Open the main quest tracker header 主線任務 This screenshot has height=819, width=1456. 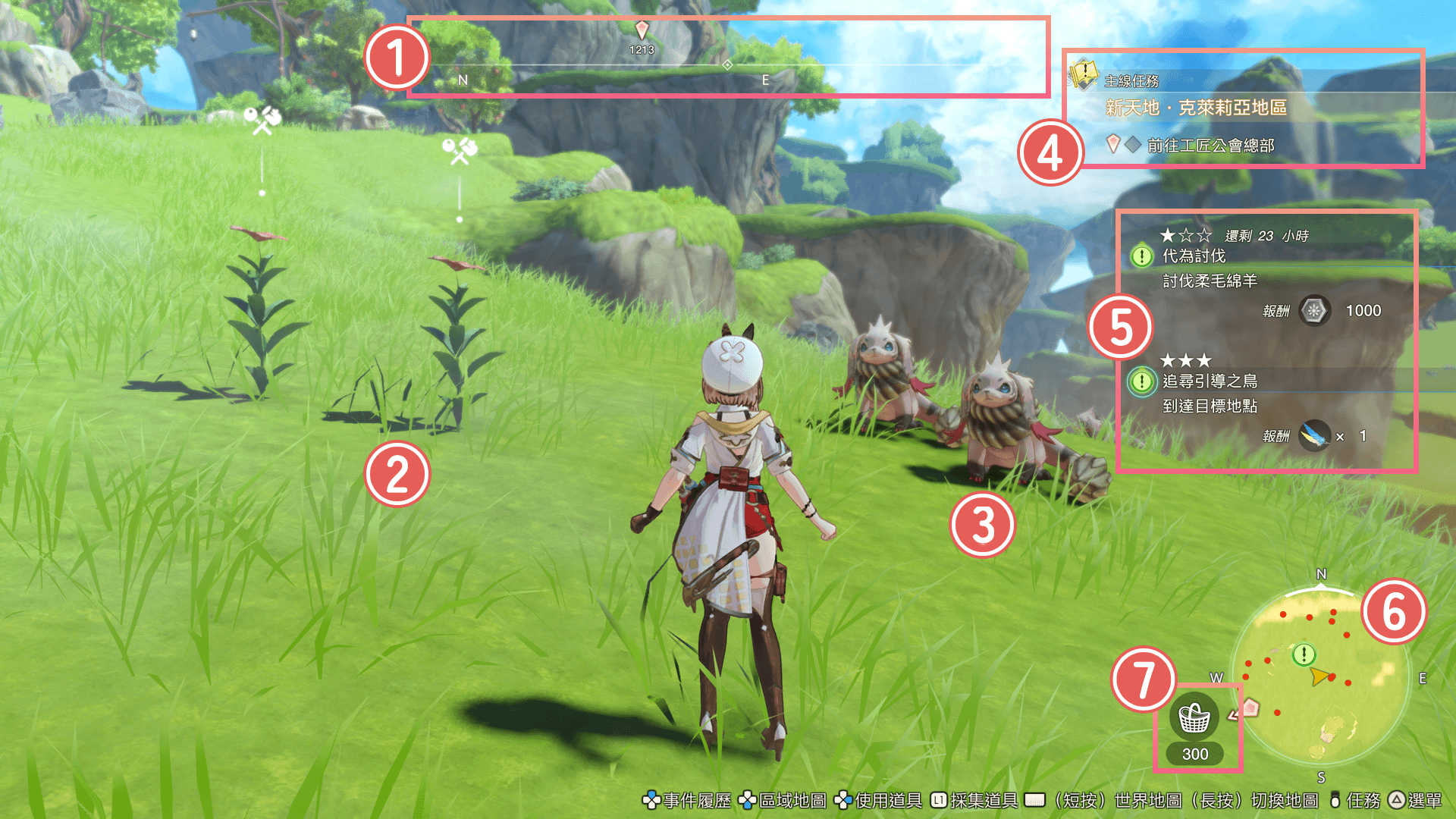point(1131,81)
